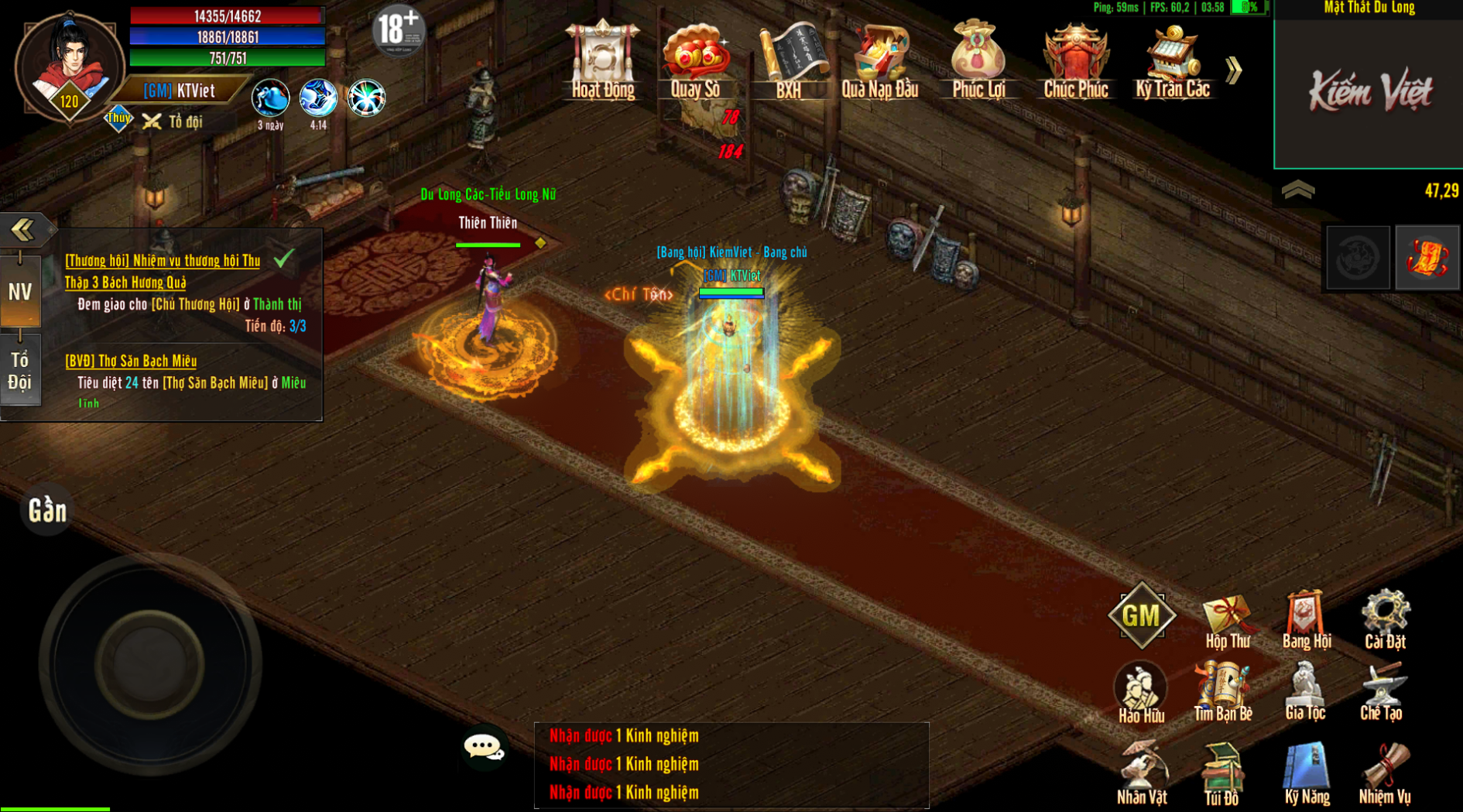Track the Thợ Săn Bạch Miêu quest
Screen dimensions: 1463x812
pyautogui.click(x=131, y=361)
